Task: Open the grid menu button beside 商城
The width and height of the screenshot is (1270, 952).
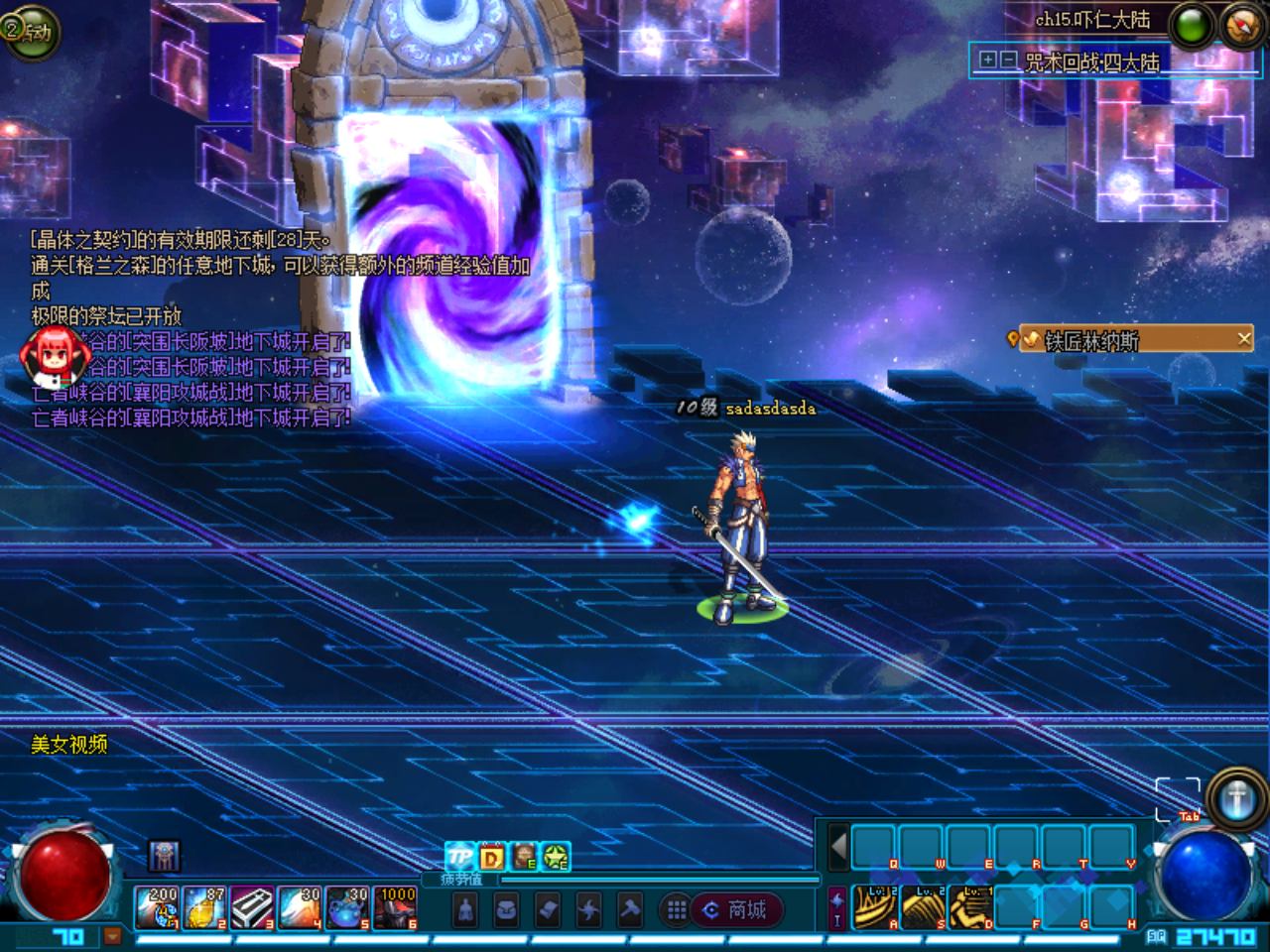Action: [x=677, y=909]
